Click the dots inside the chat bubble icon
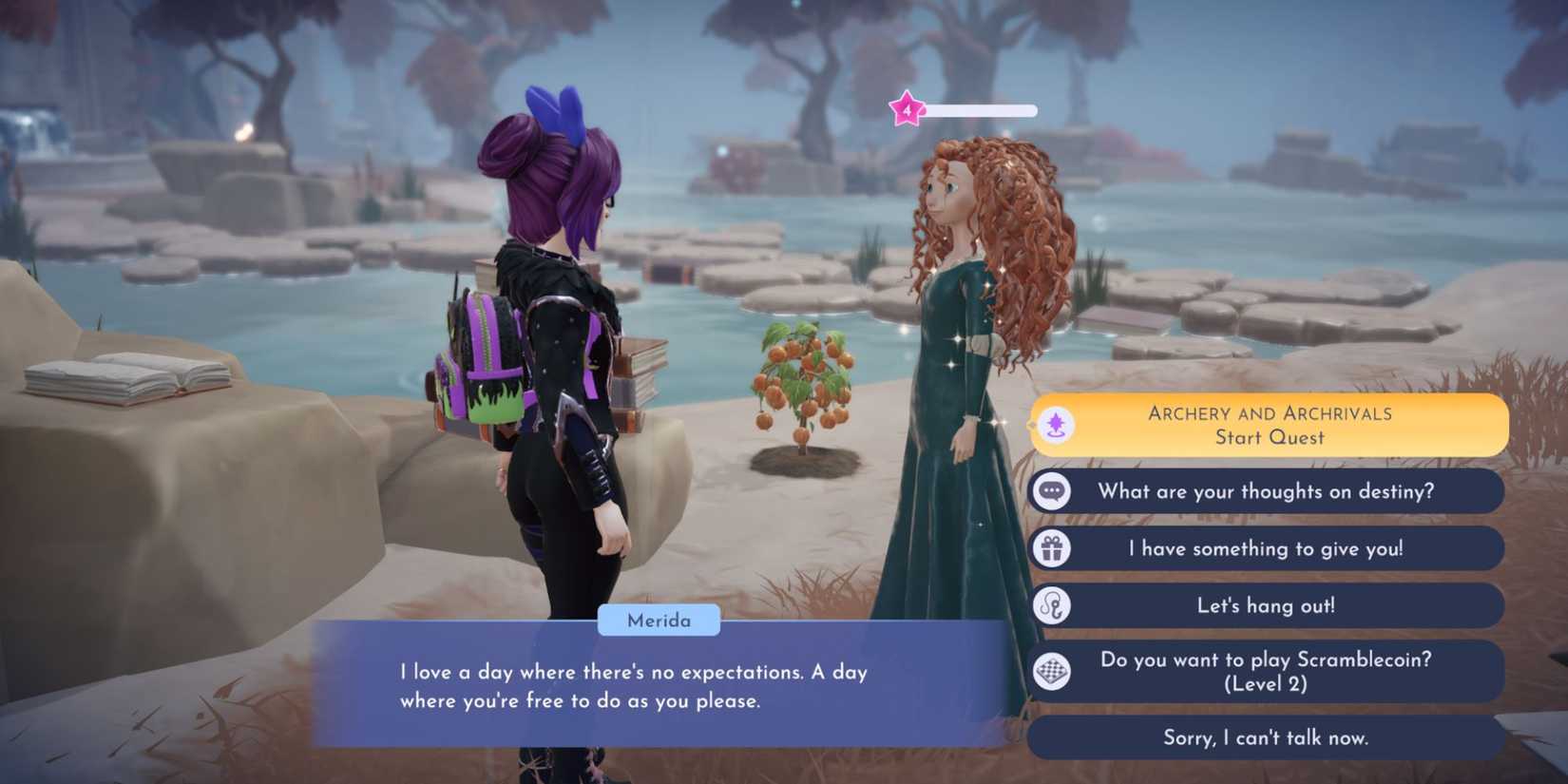The image size is (1568, 784). point(1051,489)
